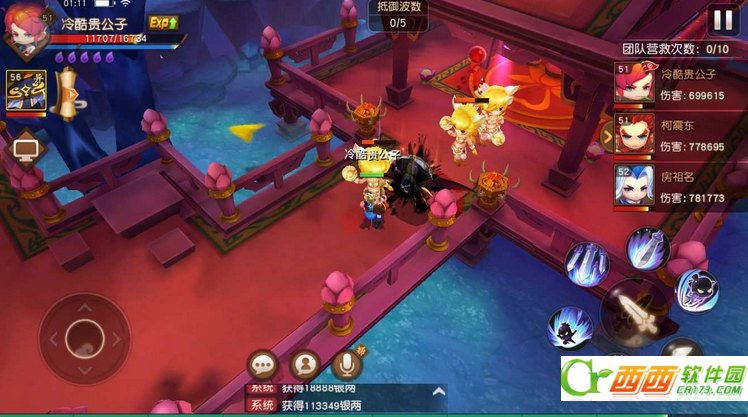Cast the triple falling swords skill
This screenshot has height=417, width=748.
click(586, 265)
